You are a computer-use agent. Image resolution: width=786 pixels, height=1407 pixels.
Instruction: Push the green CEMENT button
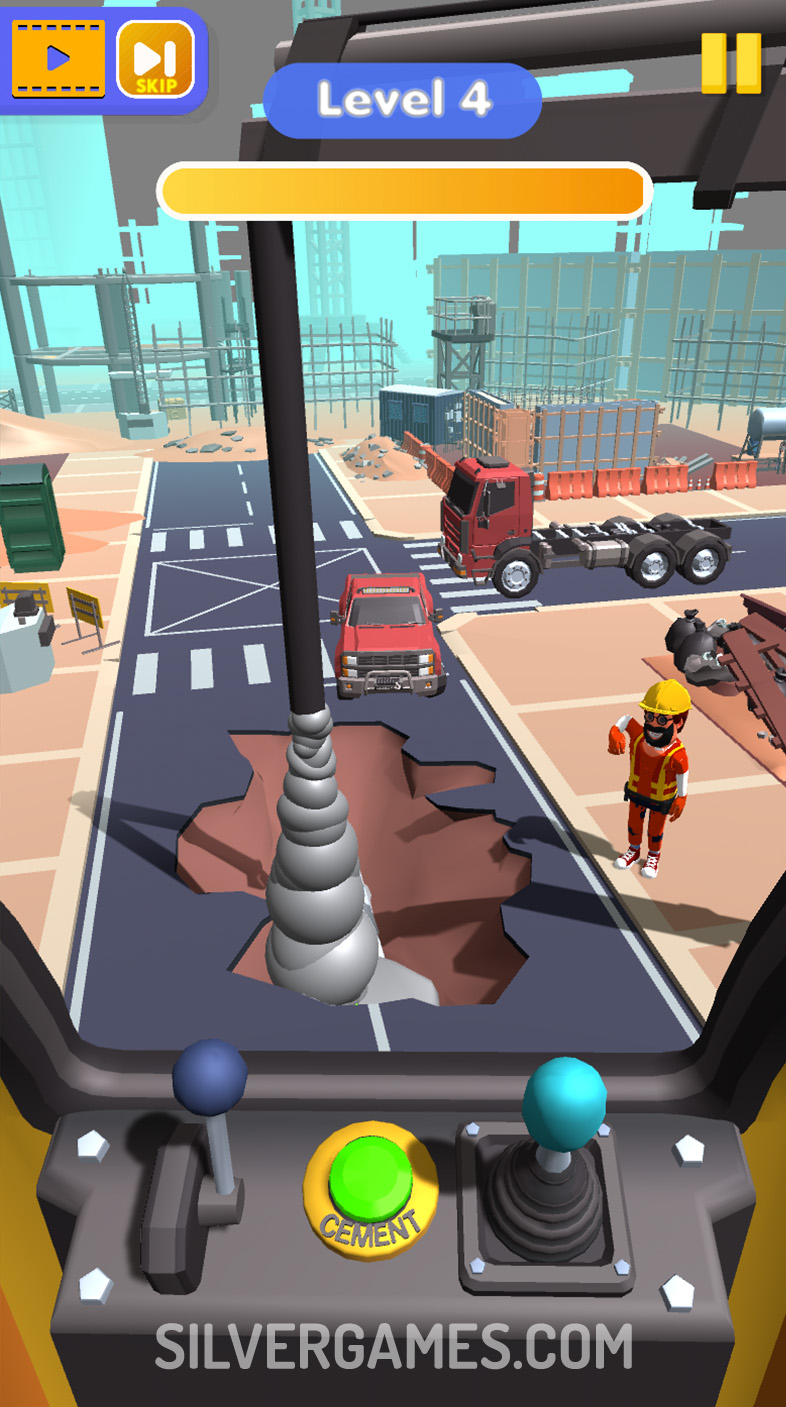pyautogui.click(x=371, y=1180)
